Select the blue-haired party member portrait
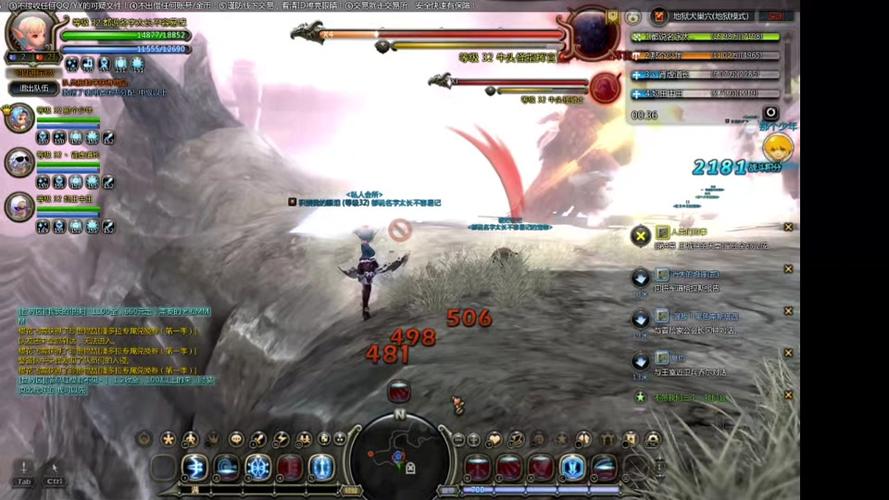The width and height of the screenshot is (889, 500). (x=19, y=118)
